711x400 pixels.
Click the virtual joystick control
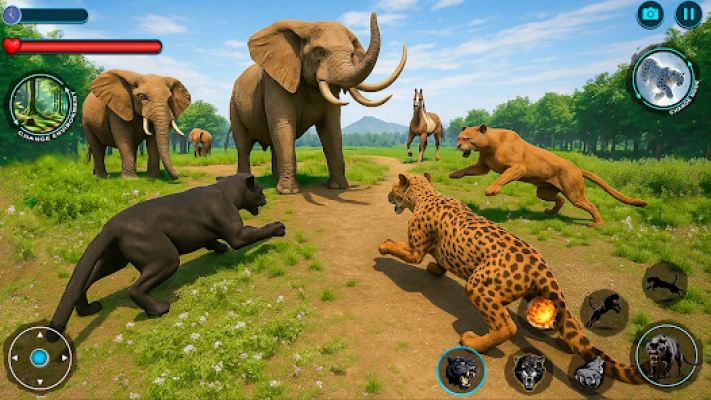point(39,357)
